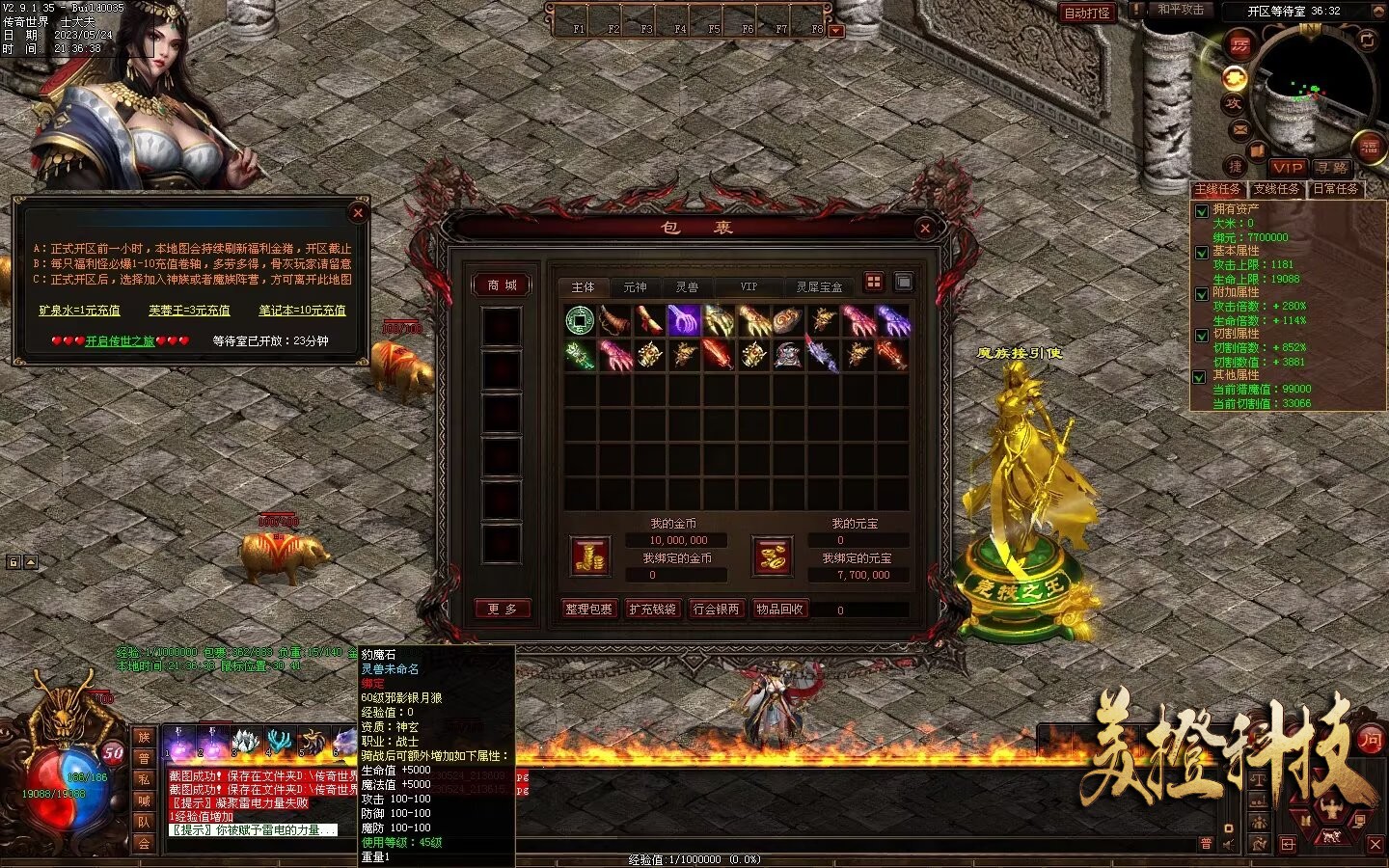Close the 包裹 inventory window
This screenshot has height=868, width=1389.
[x=925, y=229]
